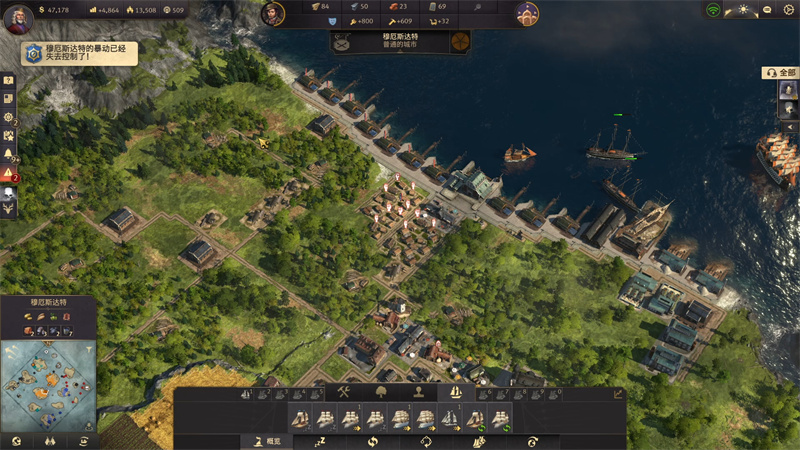
Task: Open the statistics chart button
Action: point(619,394)
